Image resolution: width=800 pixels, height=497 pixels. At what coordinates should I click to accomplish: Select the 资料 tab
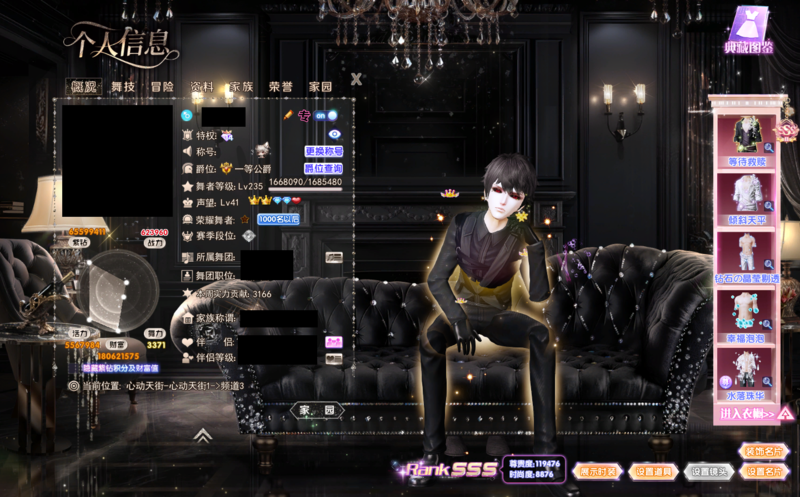201,87
